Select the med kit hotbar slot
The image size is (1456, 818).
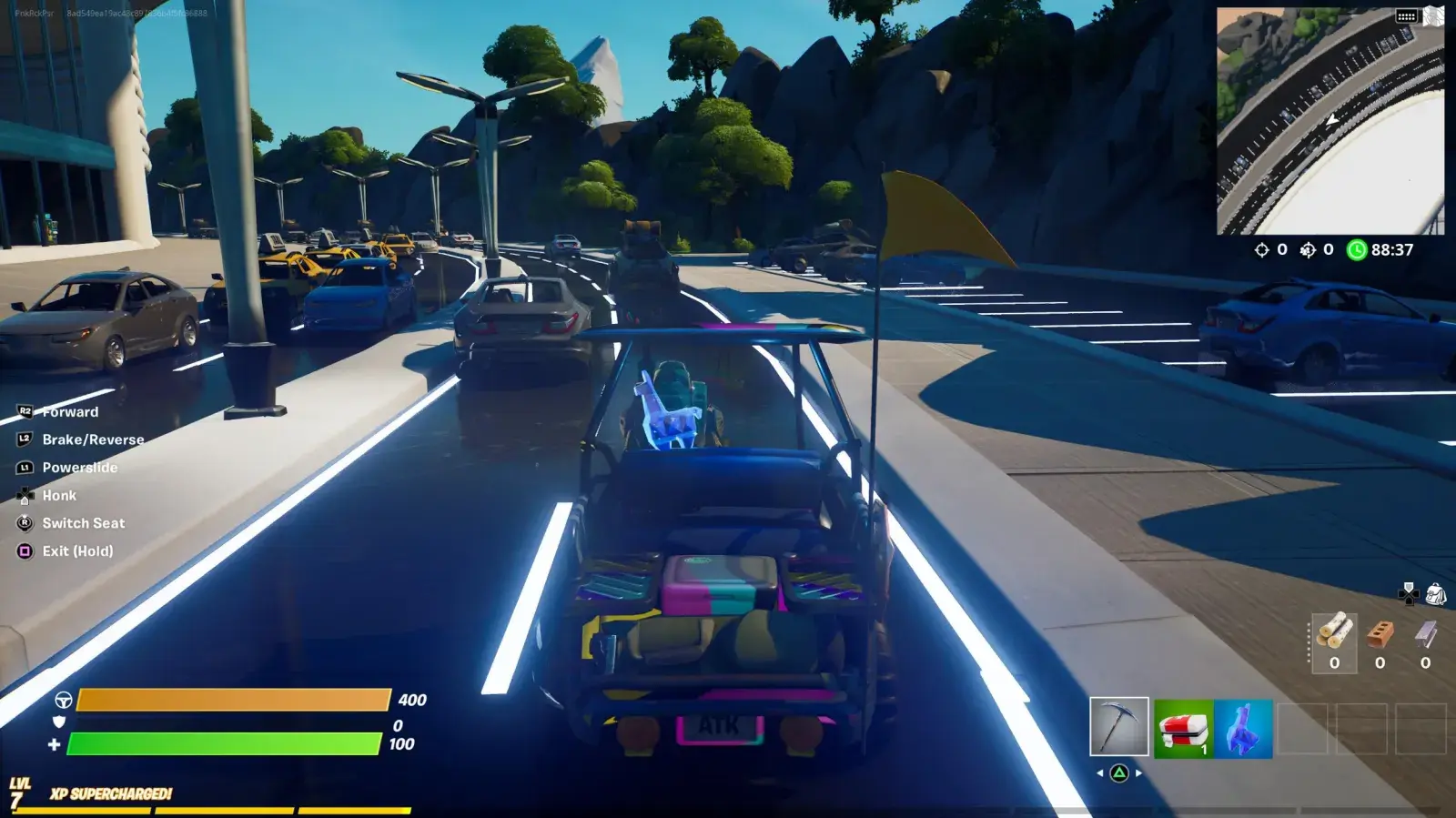[1183, 729]
